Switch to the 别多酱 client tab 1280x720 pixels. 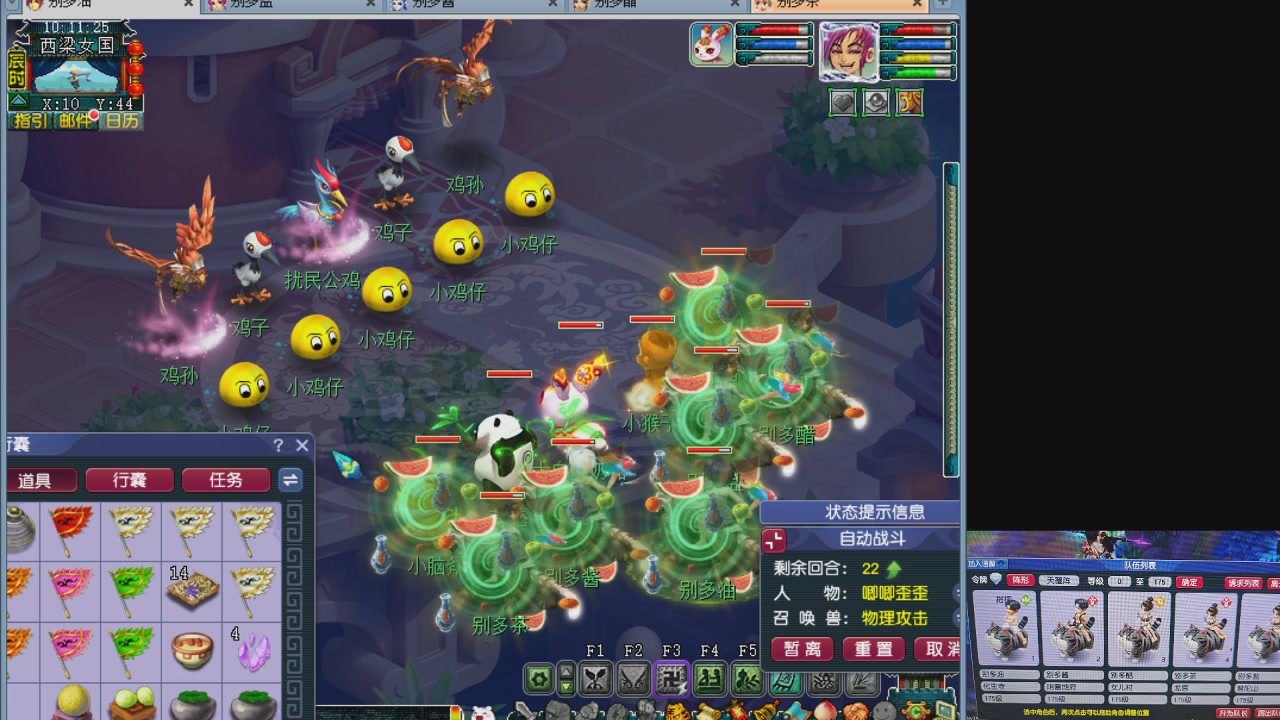pos(470,5)
